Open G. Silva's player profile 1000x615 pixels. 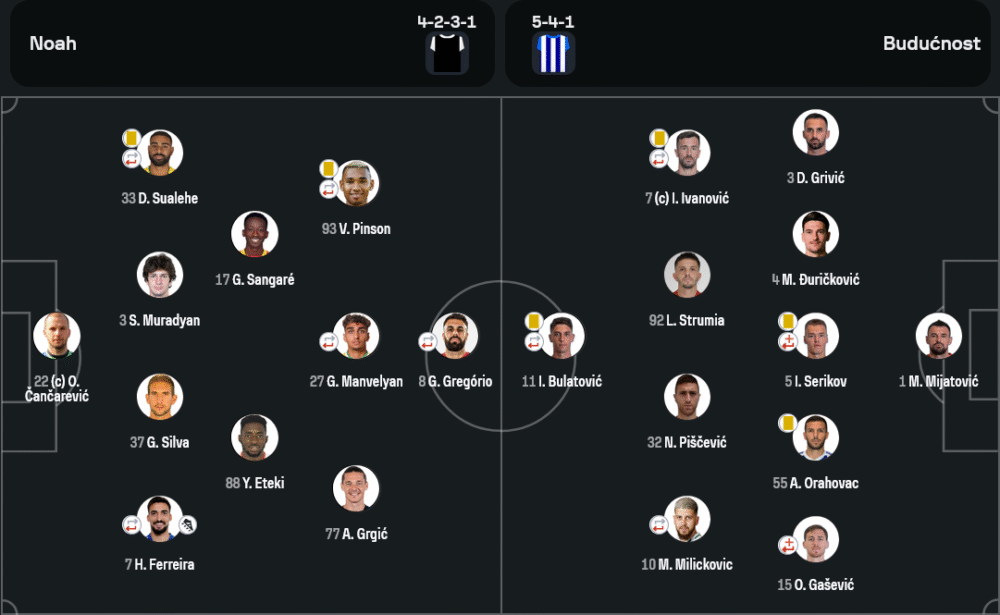pos(160,397)
